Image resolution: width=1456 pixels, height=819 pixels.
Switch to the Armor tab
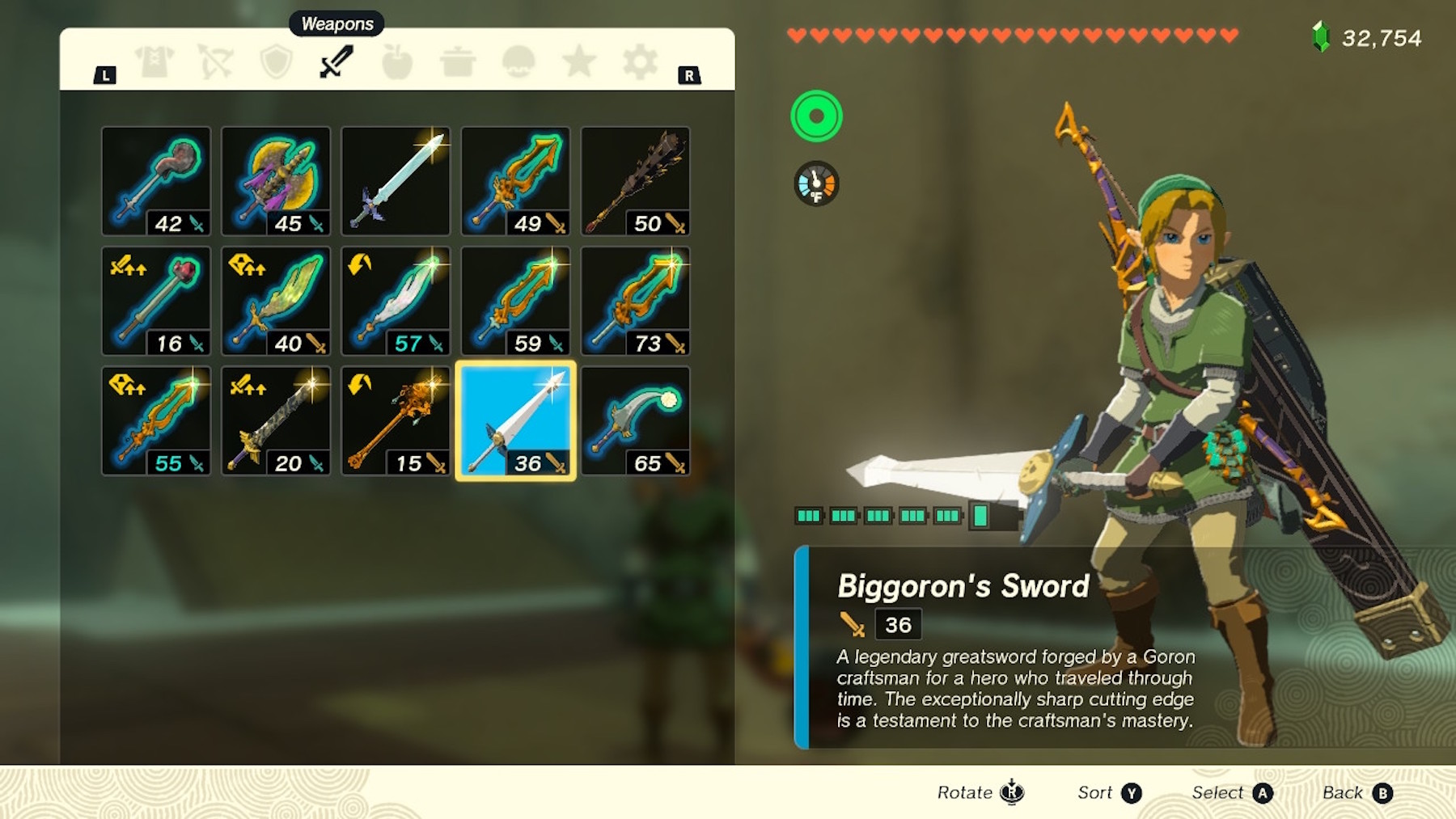(x=154, y=62)
